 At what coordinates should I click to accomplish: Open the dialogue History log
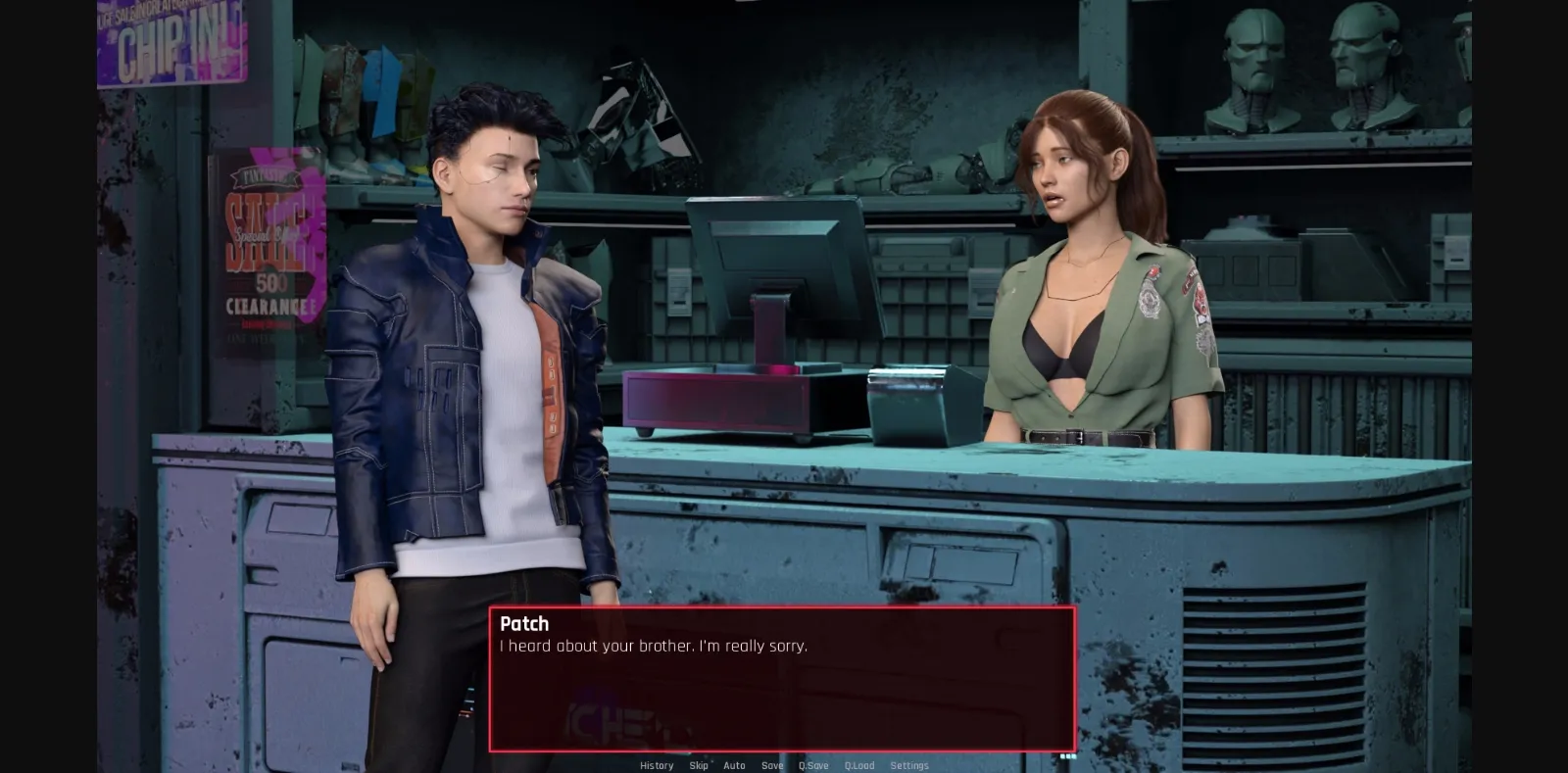pyautogui.click(x=657, y=765)
